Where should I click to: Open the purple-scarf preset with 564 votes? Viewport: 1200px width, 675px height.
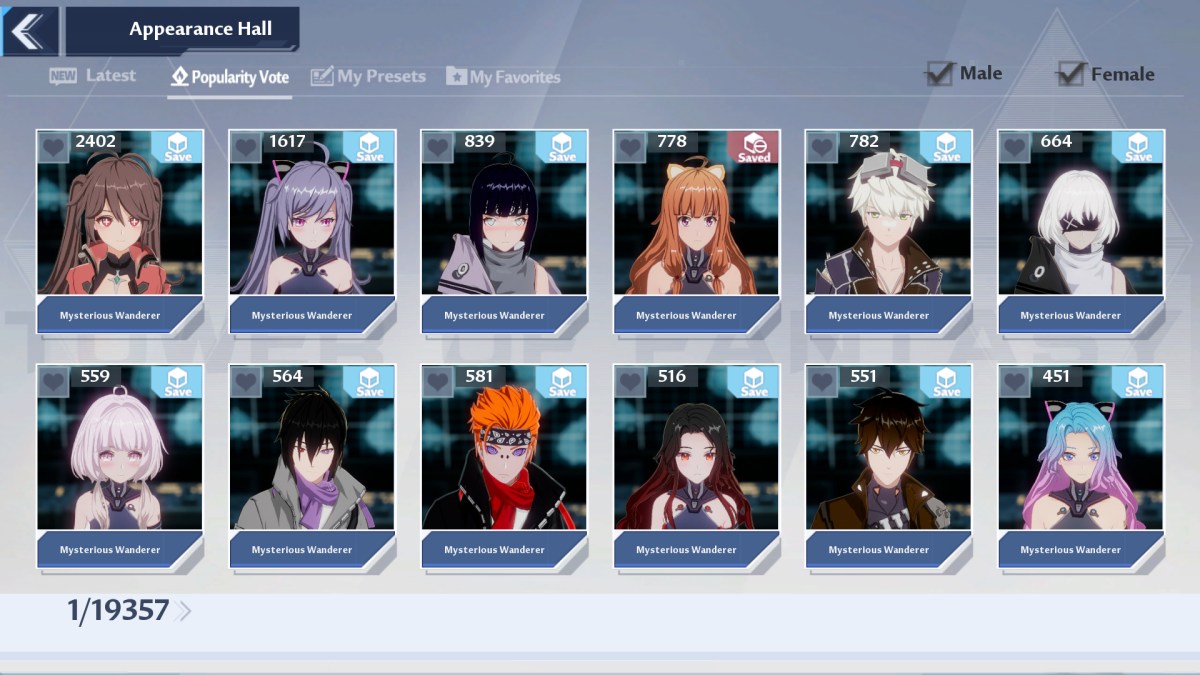311,455
